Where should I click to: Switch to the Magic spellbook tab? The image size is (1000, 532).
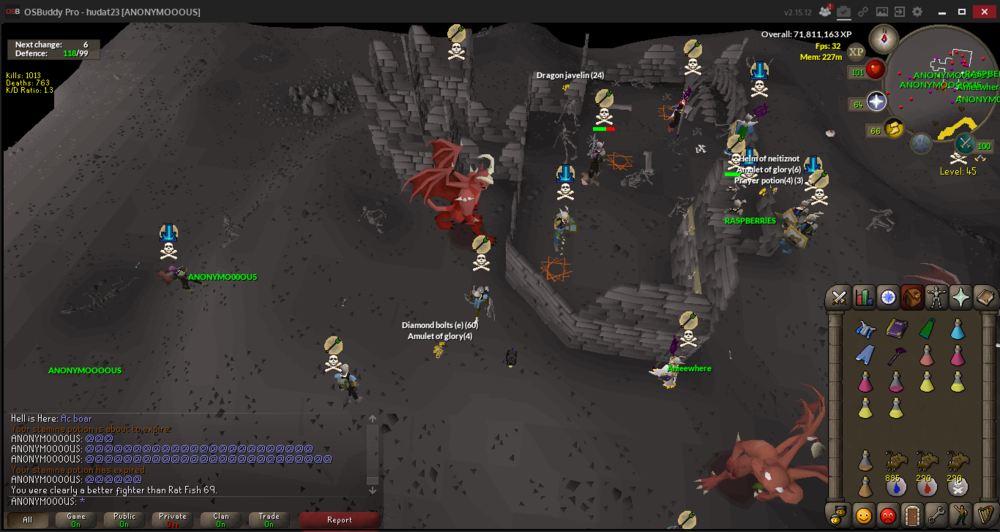tap(986, 297)
